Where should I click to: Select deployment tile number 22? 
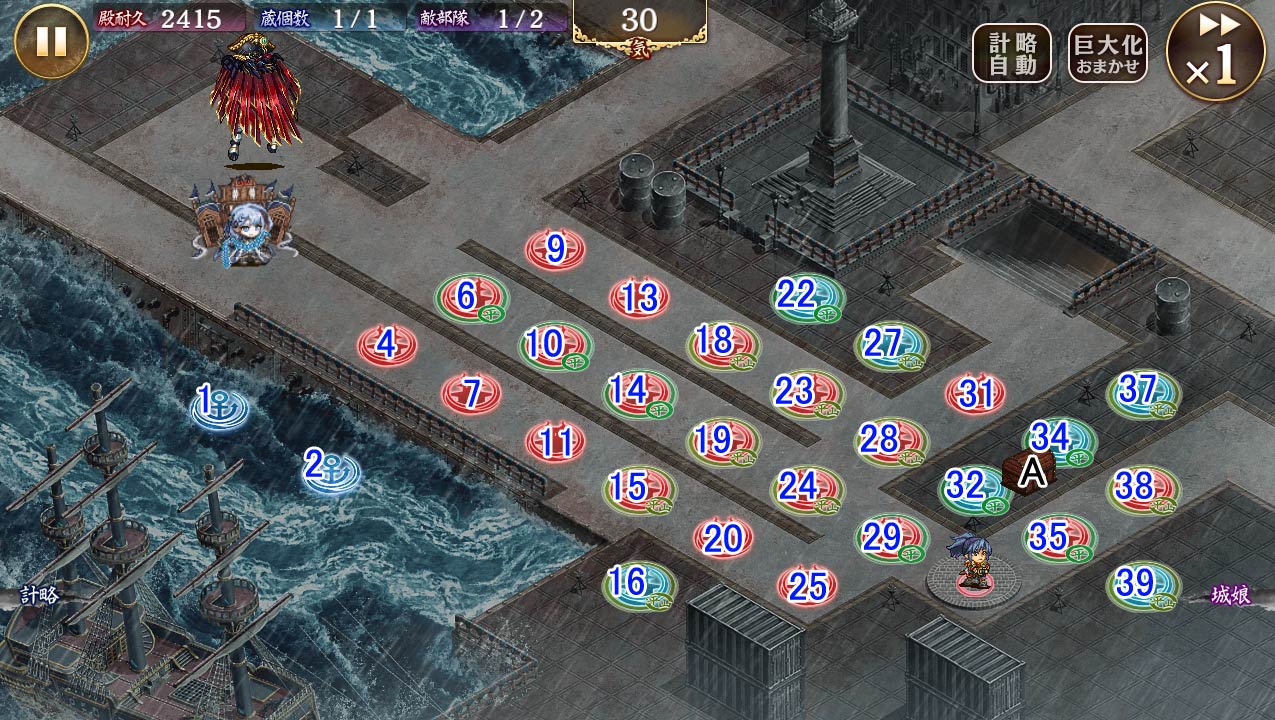807,297
